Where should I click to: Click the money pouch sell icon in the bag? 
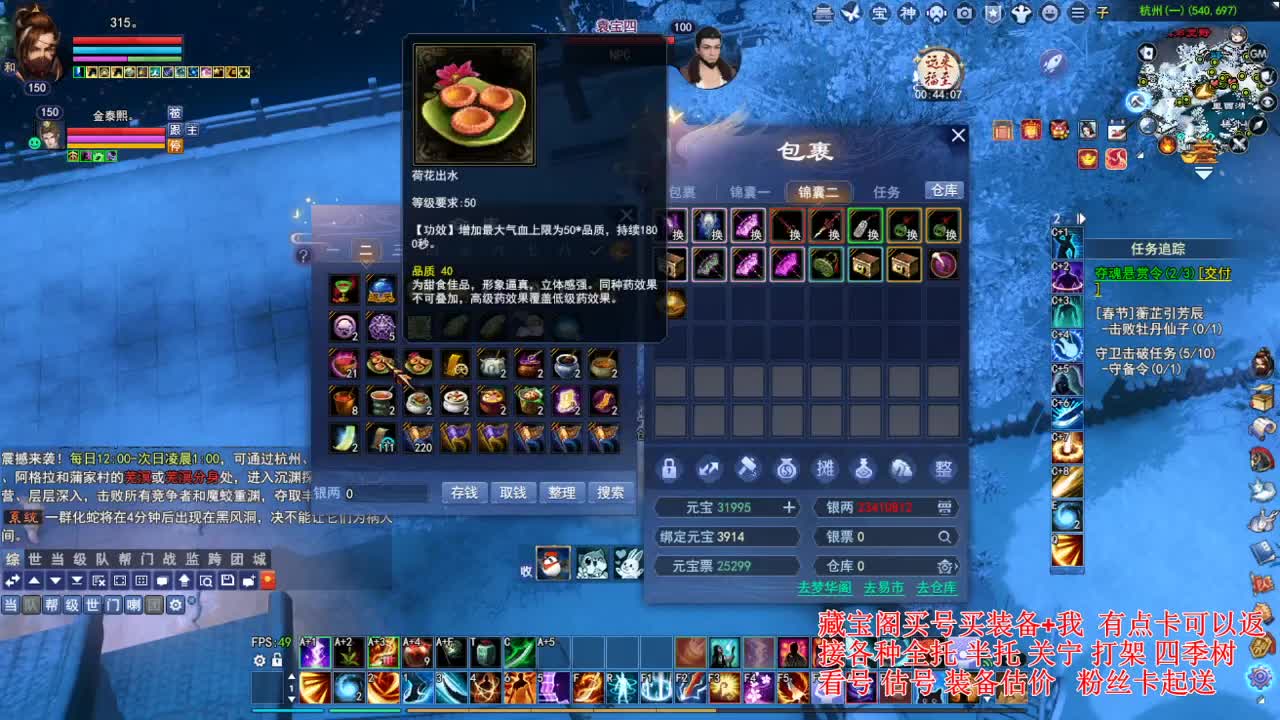tap(787, 469)
